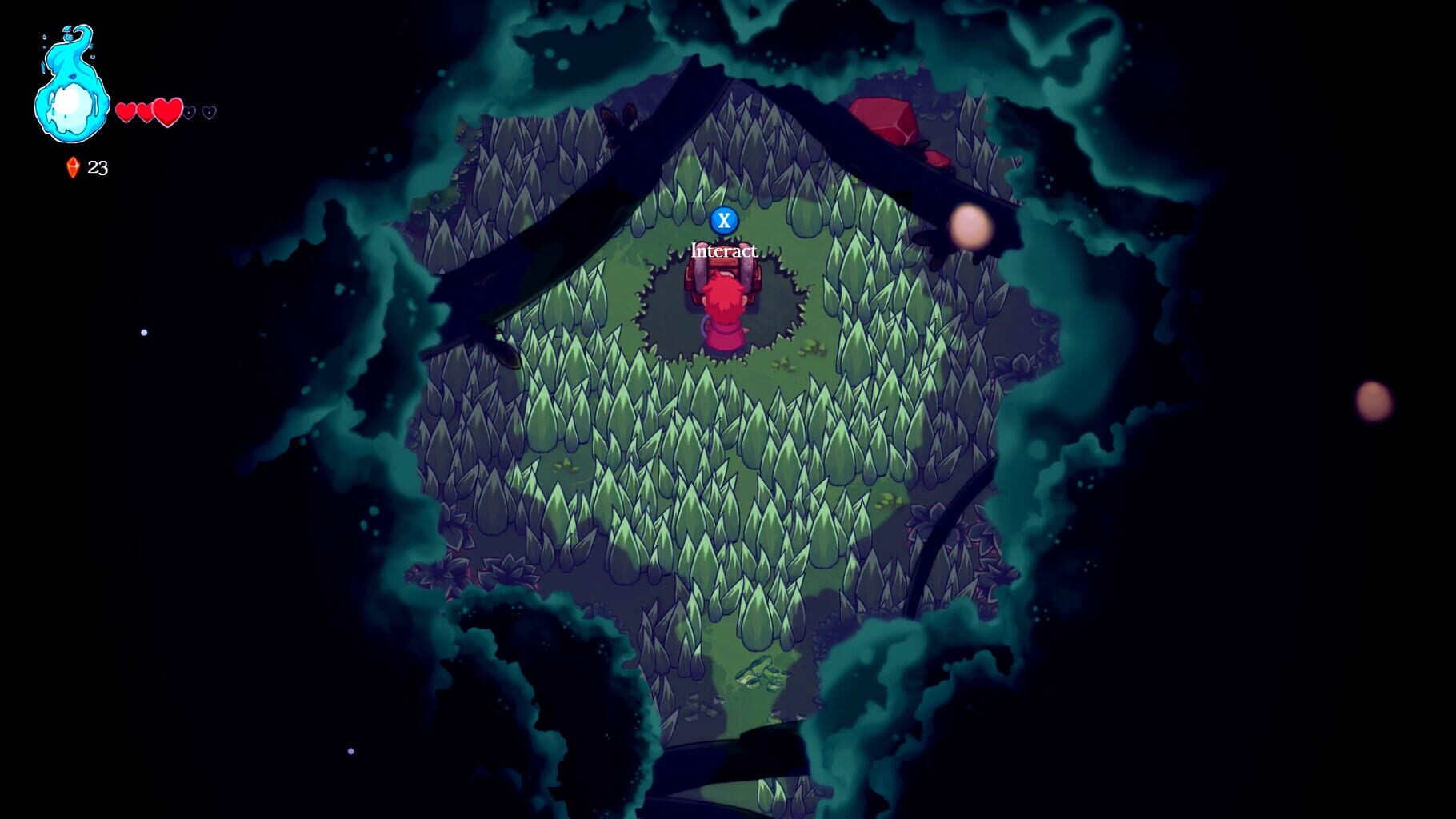Image resolution: width=1456 pixels, height=819 pixels.
Task: Toggle the first empty heart outline
Action: [189, 114]
